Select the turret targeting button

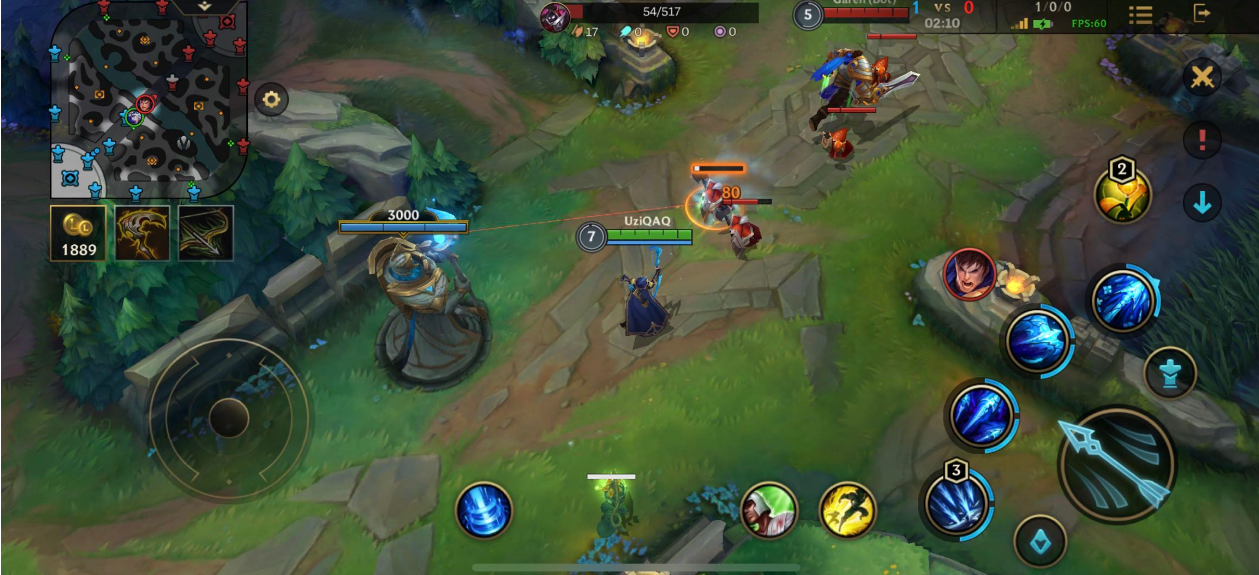pos(1170,373)
